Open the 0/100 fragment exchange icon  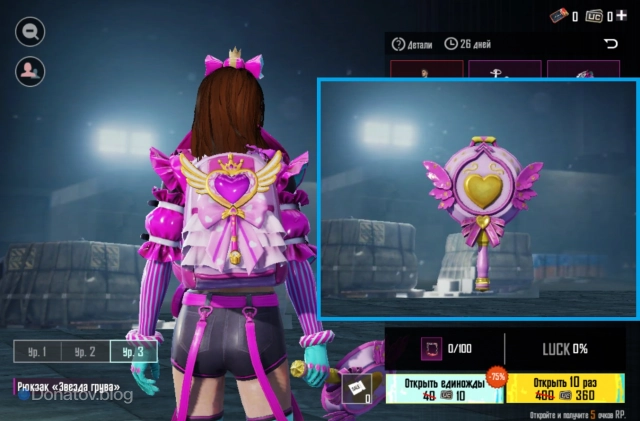click(x=432, y=348)
